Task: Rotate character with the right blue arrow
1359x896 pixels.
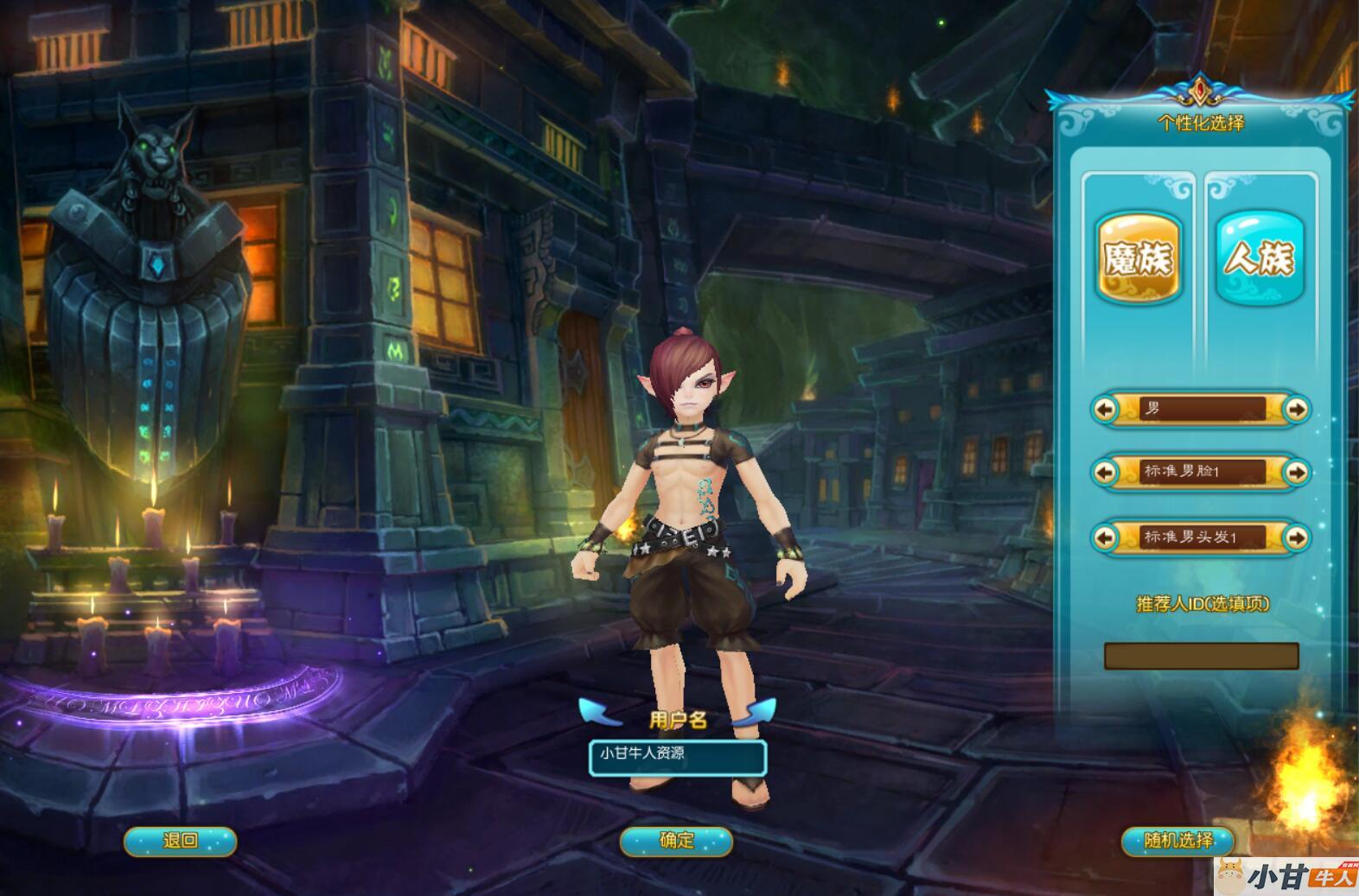Action: 756,712
